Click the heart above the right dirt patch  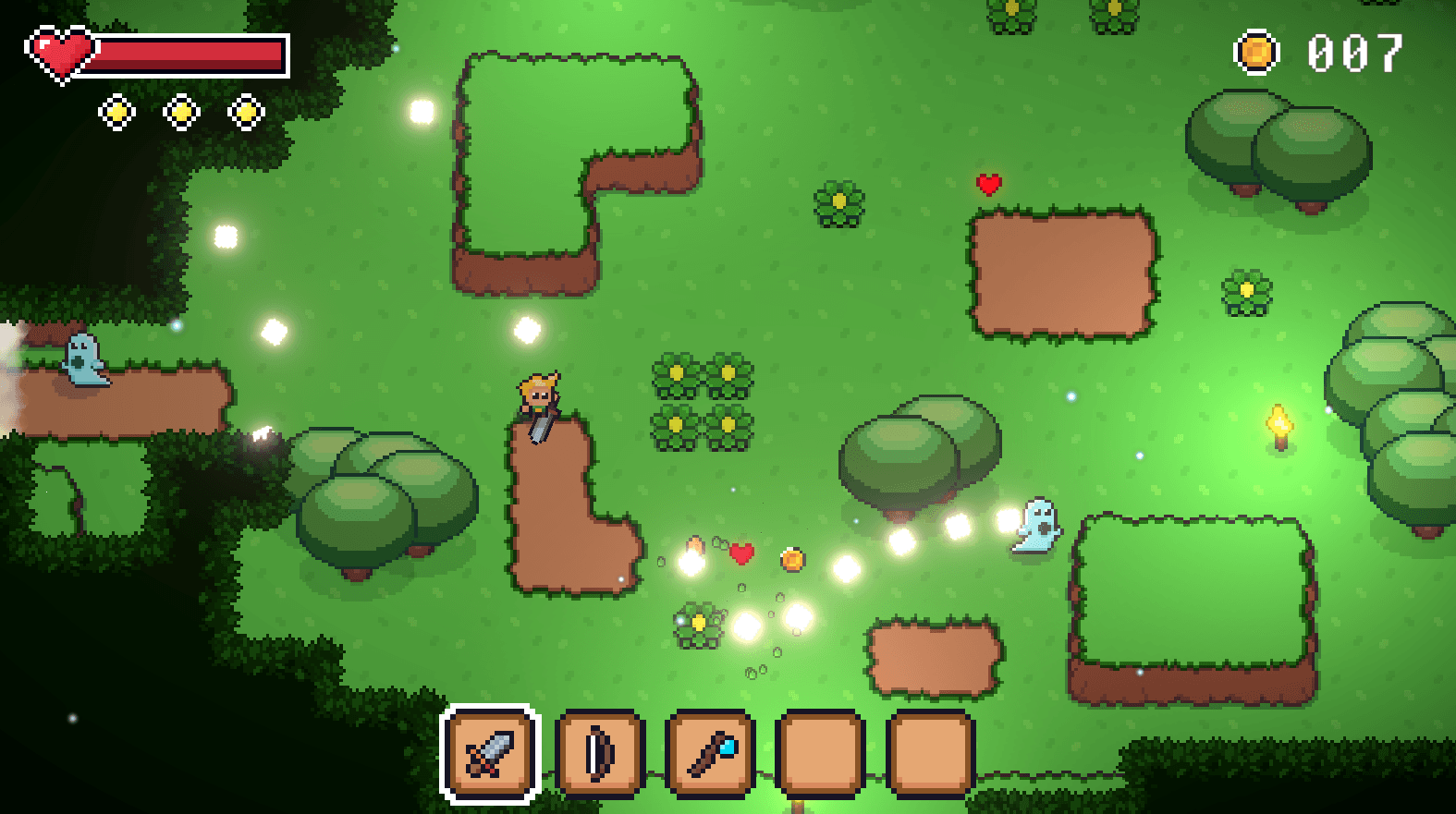988,183
